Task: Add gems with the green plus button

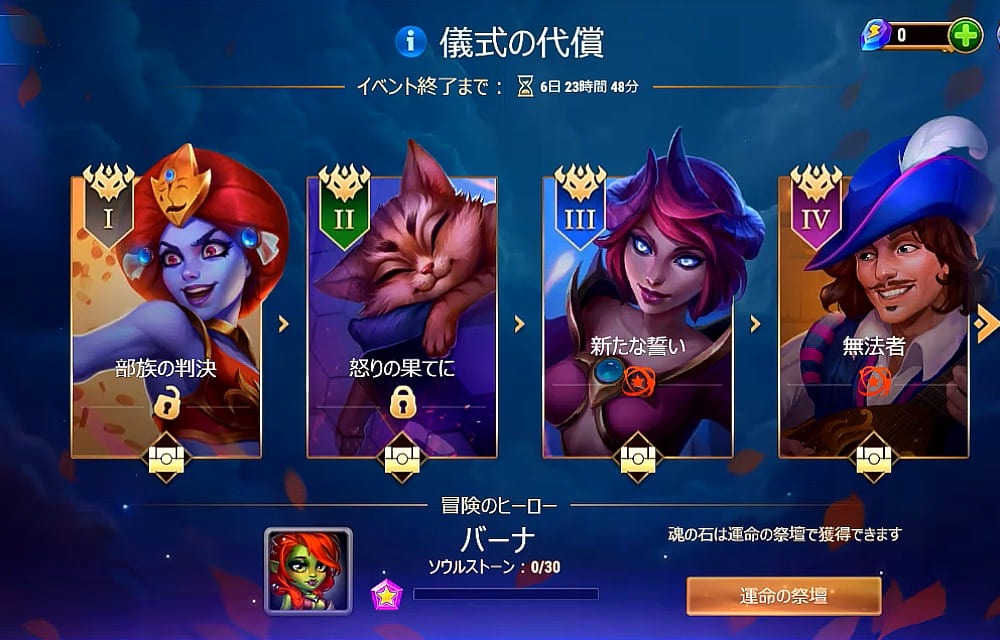Action: pos(964,36)
